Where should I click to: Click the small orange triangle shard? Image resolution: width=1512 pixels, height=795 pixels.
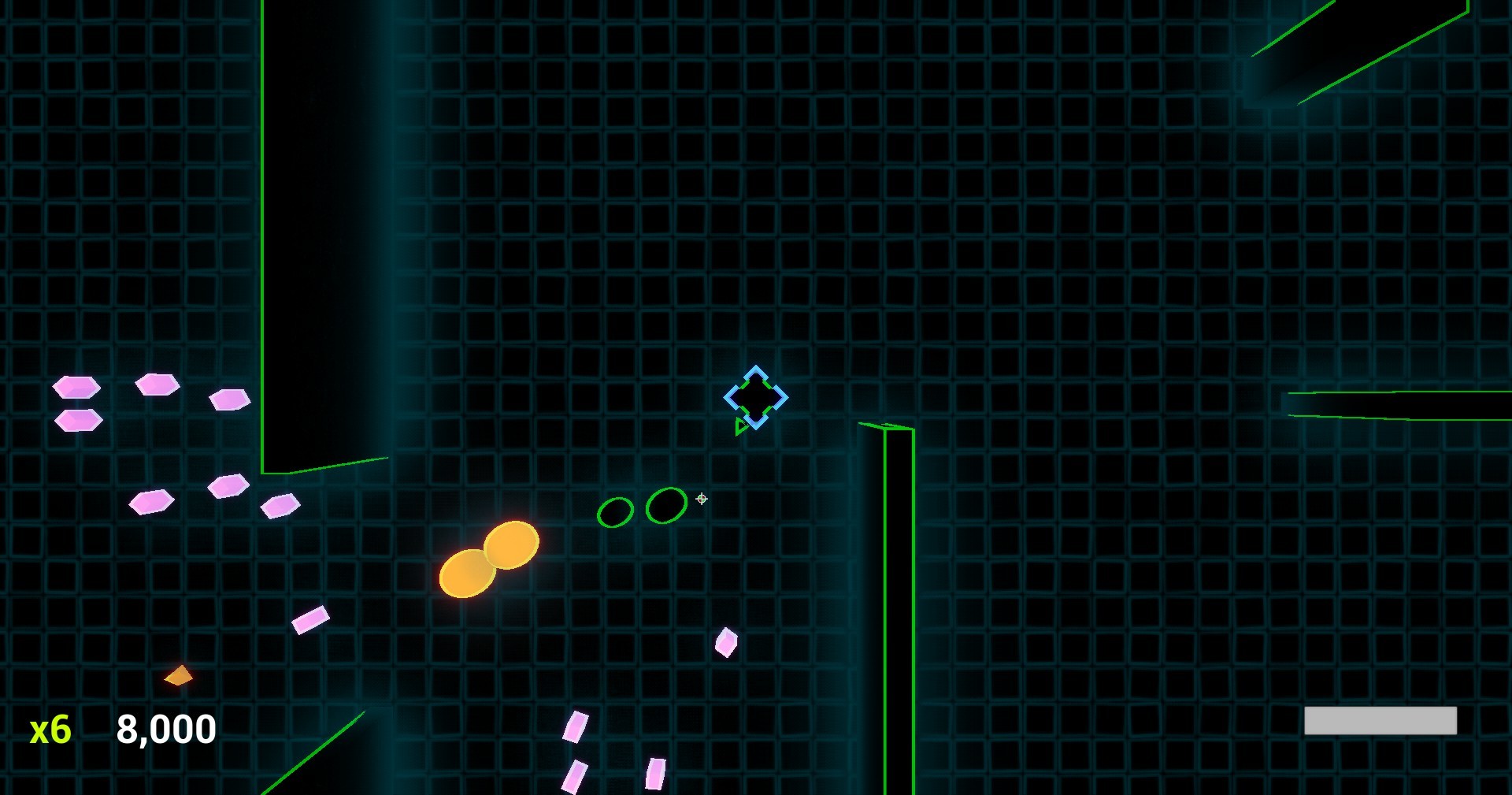(178, 676)
